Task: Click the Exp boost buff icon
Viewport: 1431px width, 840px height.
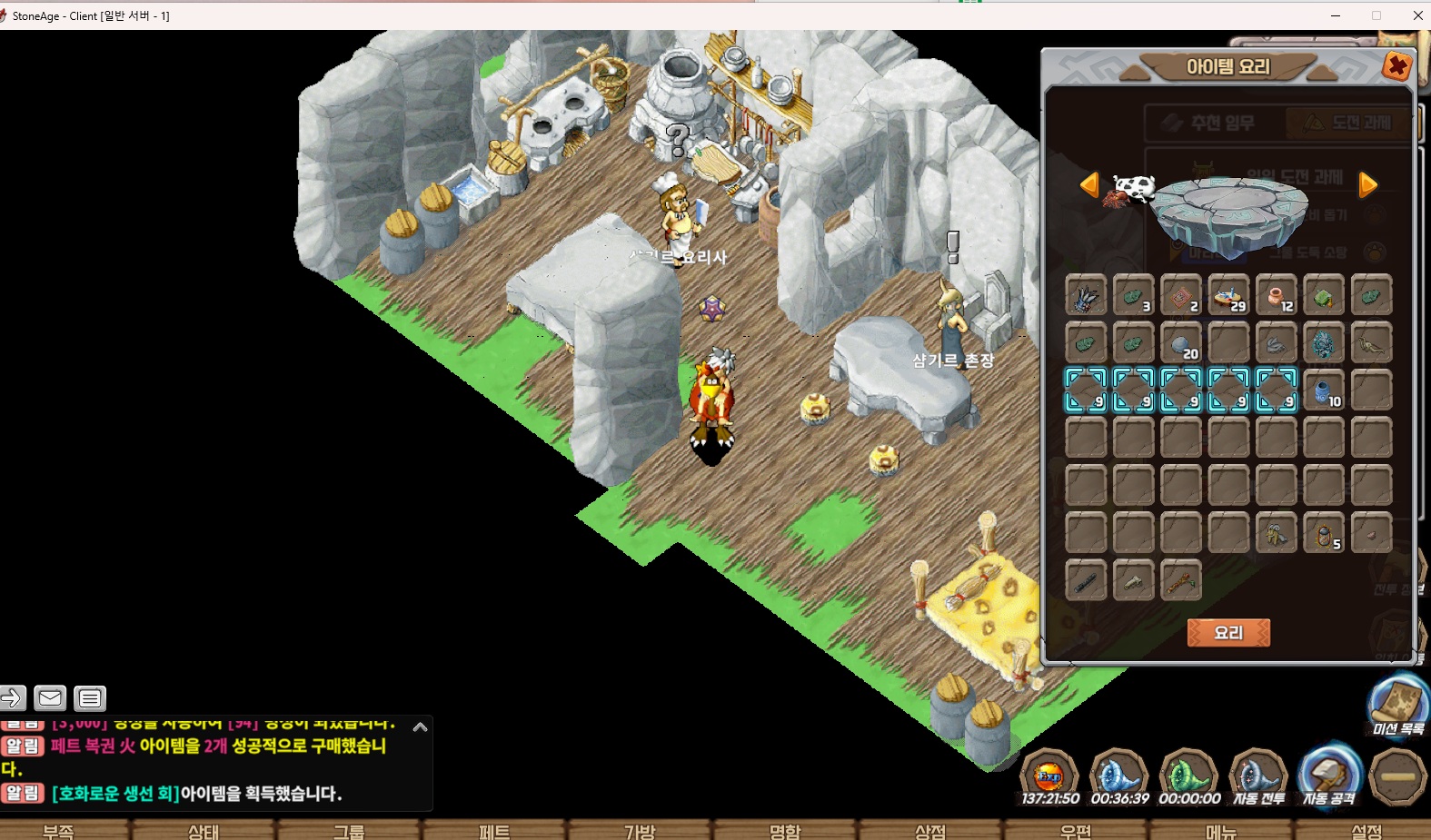Action: click(1049, 776)
